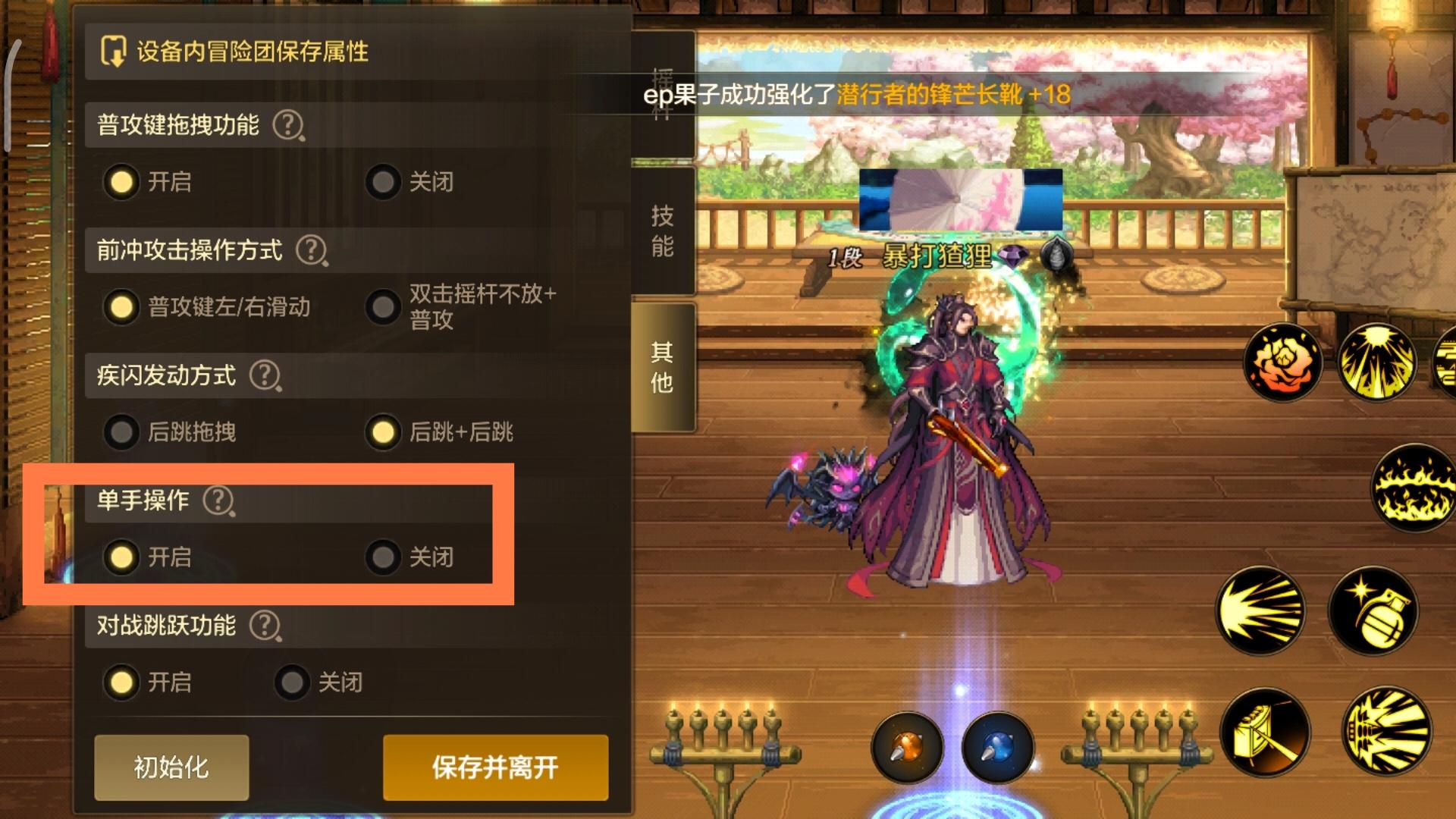Select 关闭 for 对战跳跃功能
The image size is (1456, 819).
[290, 682]
